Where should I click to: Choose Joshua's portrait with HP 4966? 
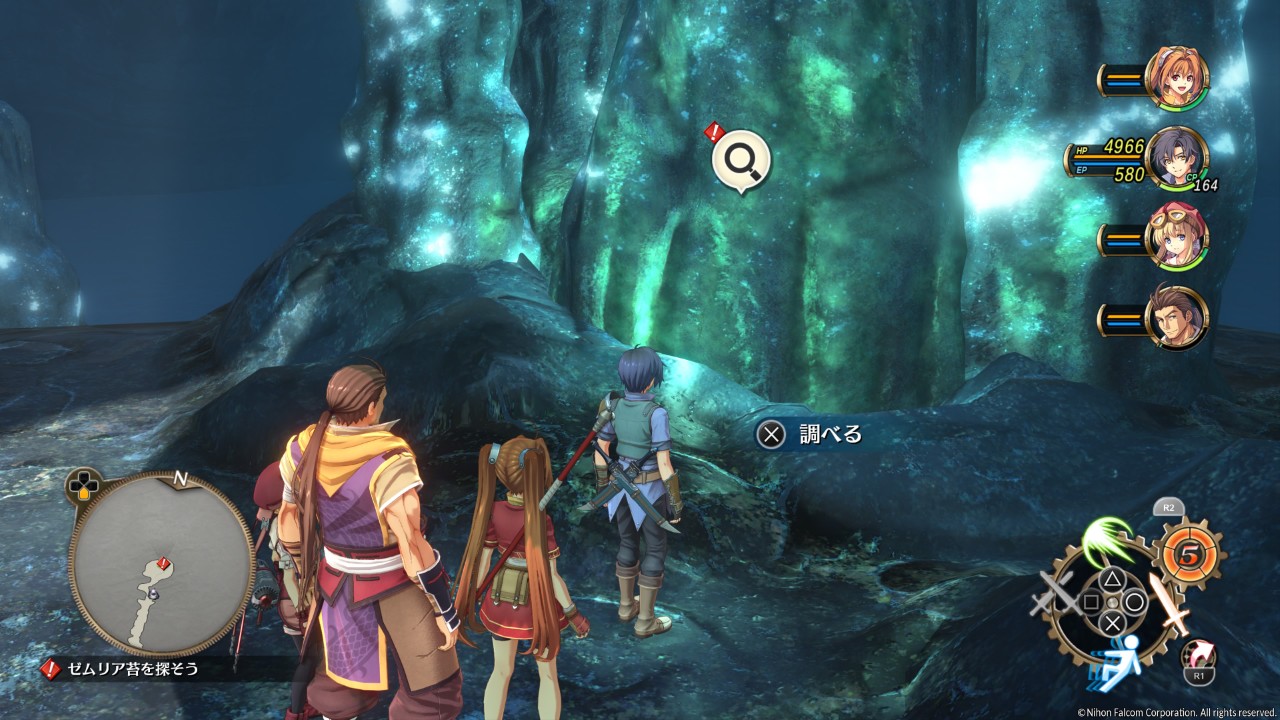[1177, 158]
